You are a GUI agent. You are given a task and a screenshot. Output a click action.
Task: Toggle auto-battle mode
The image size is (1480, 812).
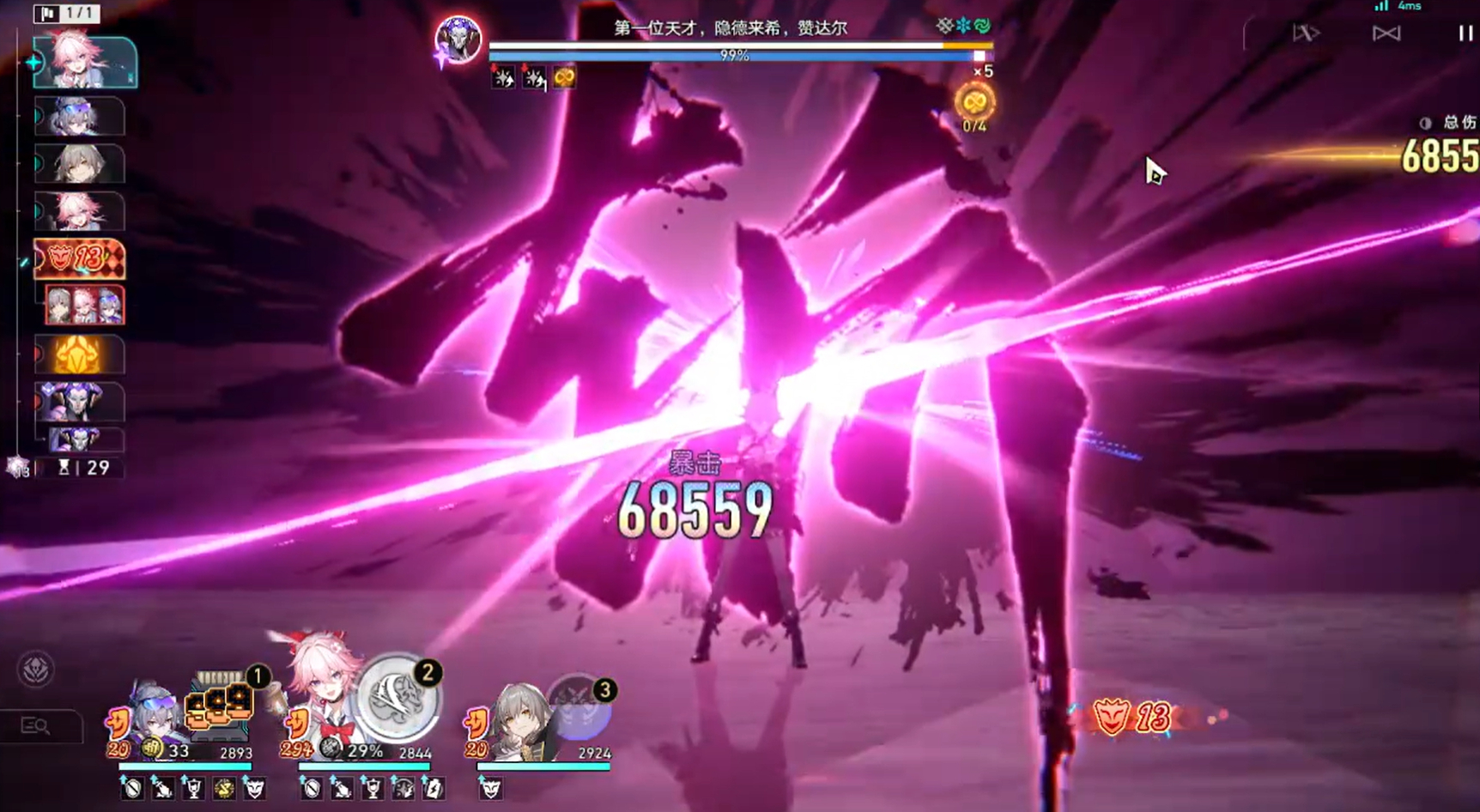(x=1386, y=33)
